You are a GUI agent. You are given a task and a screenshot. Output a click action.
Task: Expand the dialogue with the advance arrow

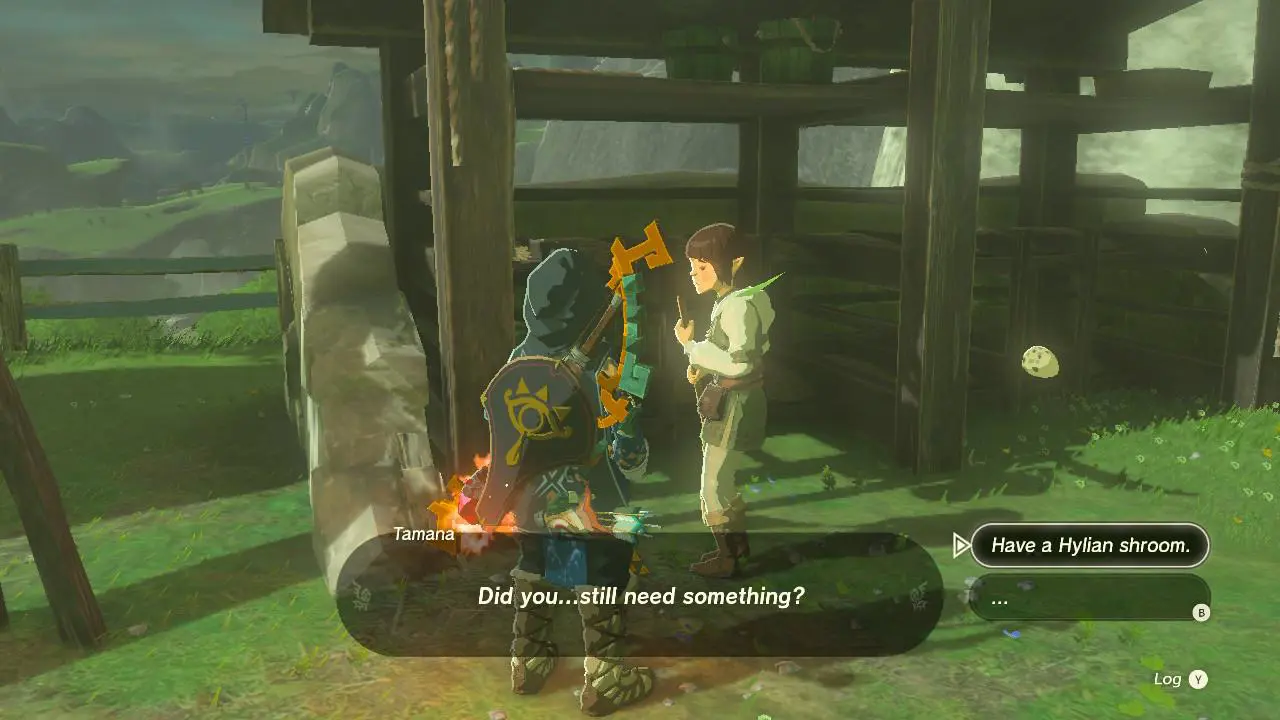tap(963, 546)
